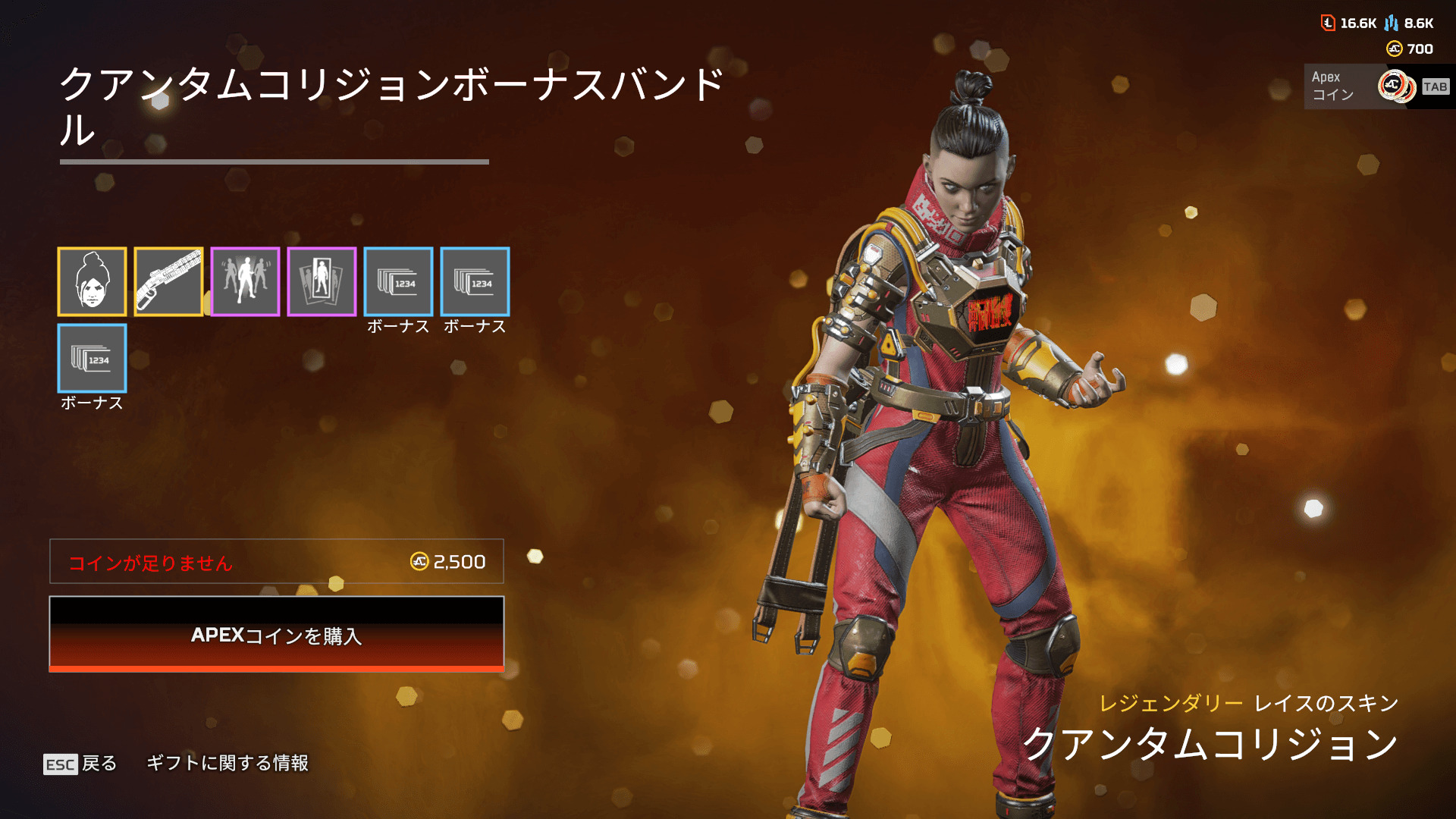The width and height of the screenshot is (1456, 819).
Task: Open ギフトに関する情報
Action: 227,763
